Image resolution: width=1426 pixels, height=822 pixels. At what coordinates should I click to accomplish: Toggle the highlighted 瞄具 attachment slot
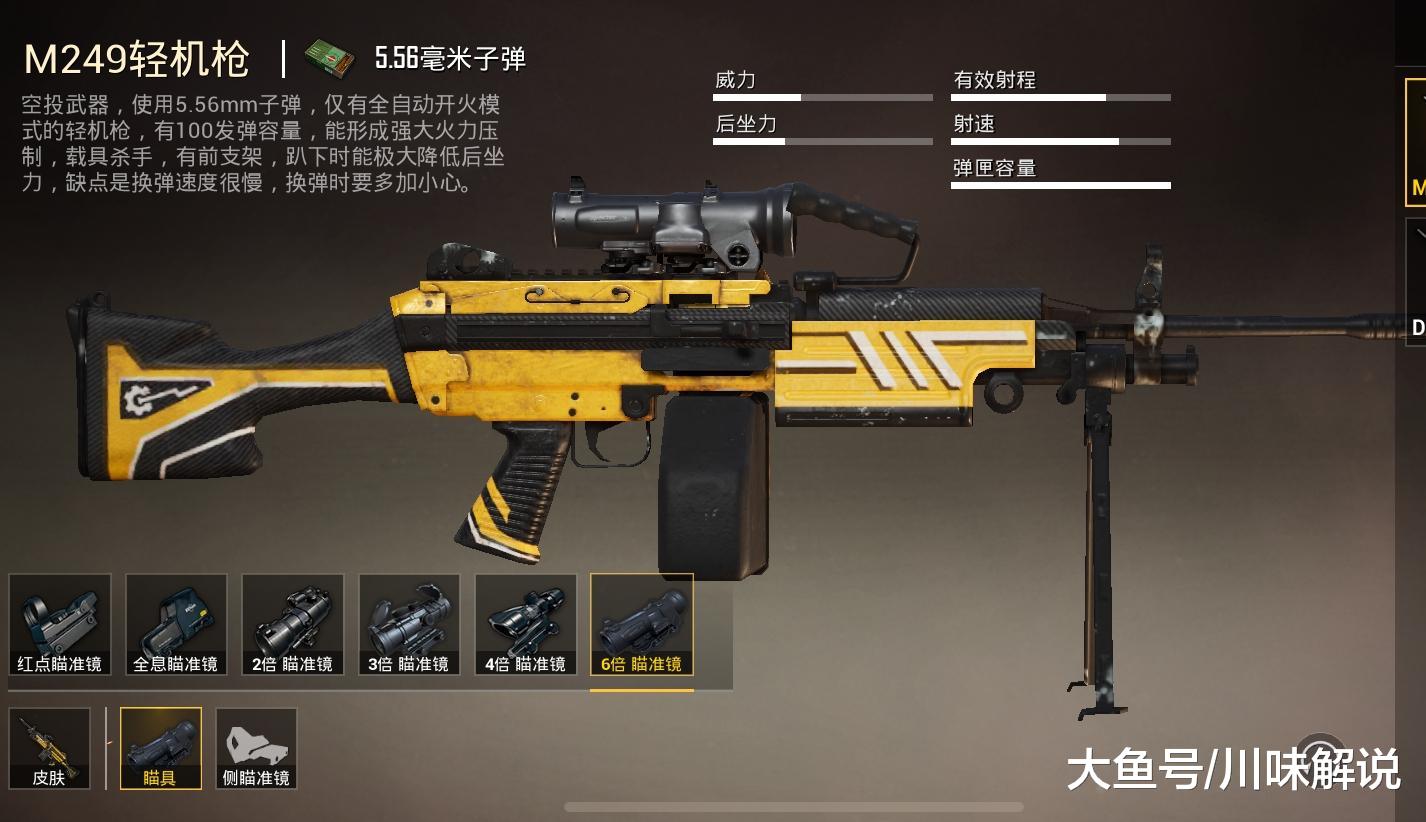pyautogui.click(x=160, y=748)
